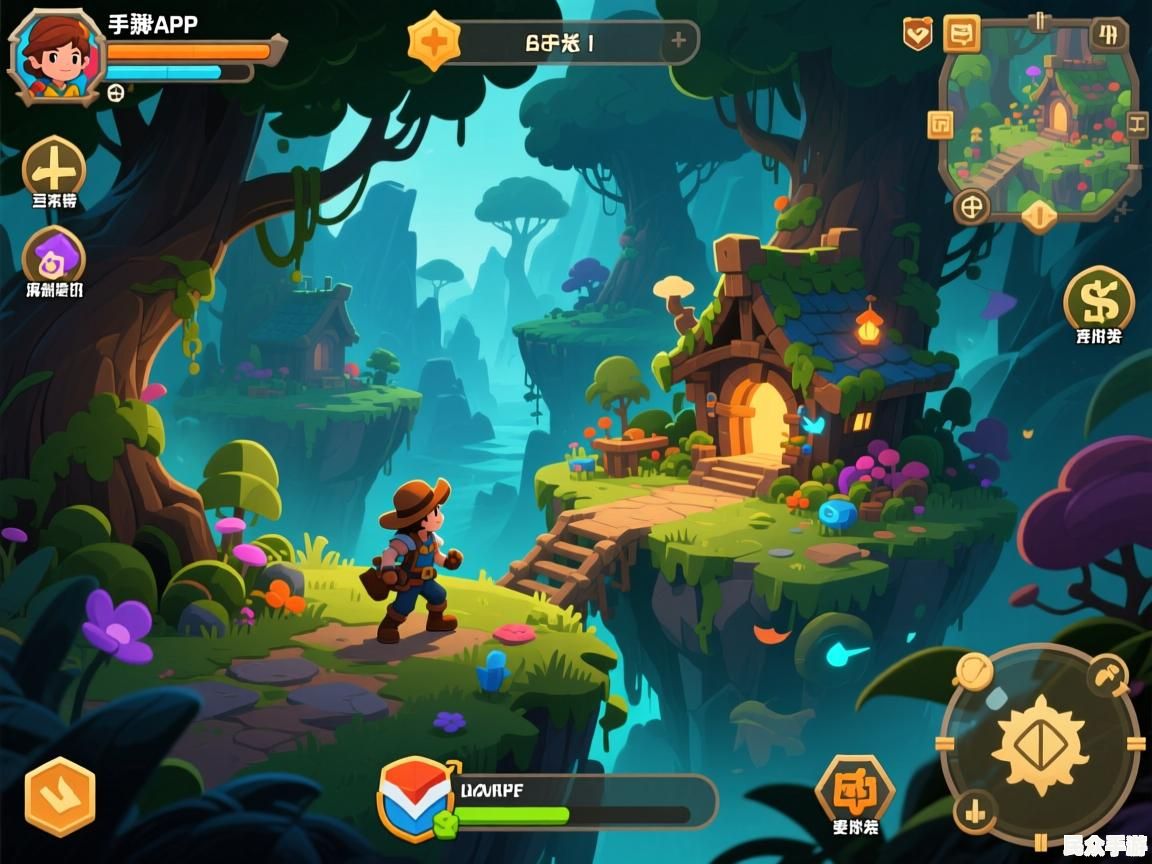
Task: Click the spiral glyph on the minimap's left edge
Action: [941, 125]
